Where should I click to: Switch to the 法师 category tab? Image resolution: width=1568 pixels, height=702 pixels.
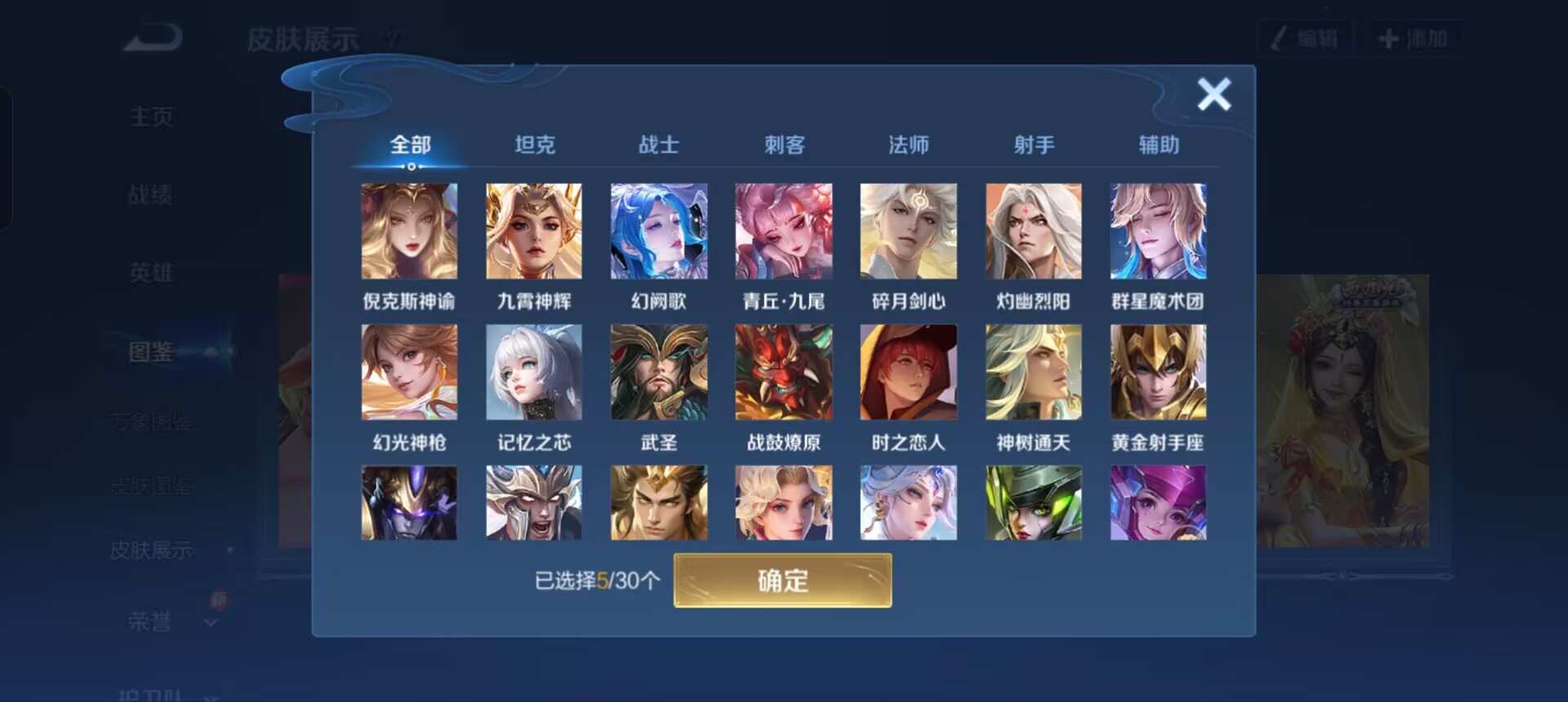[x=908, y=144]
